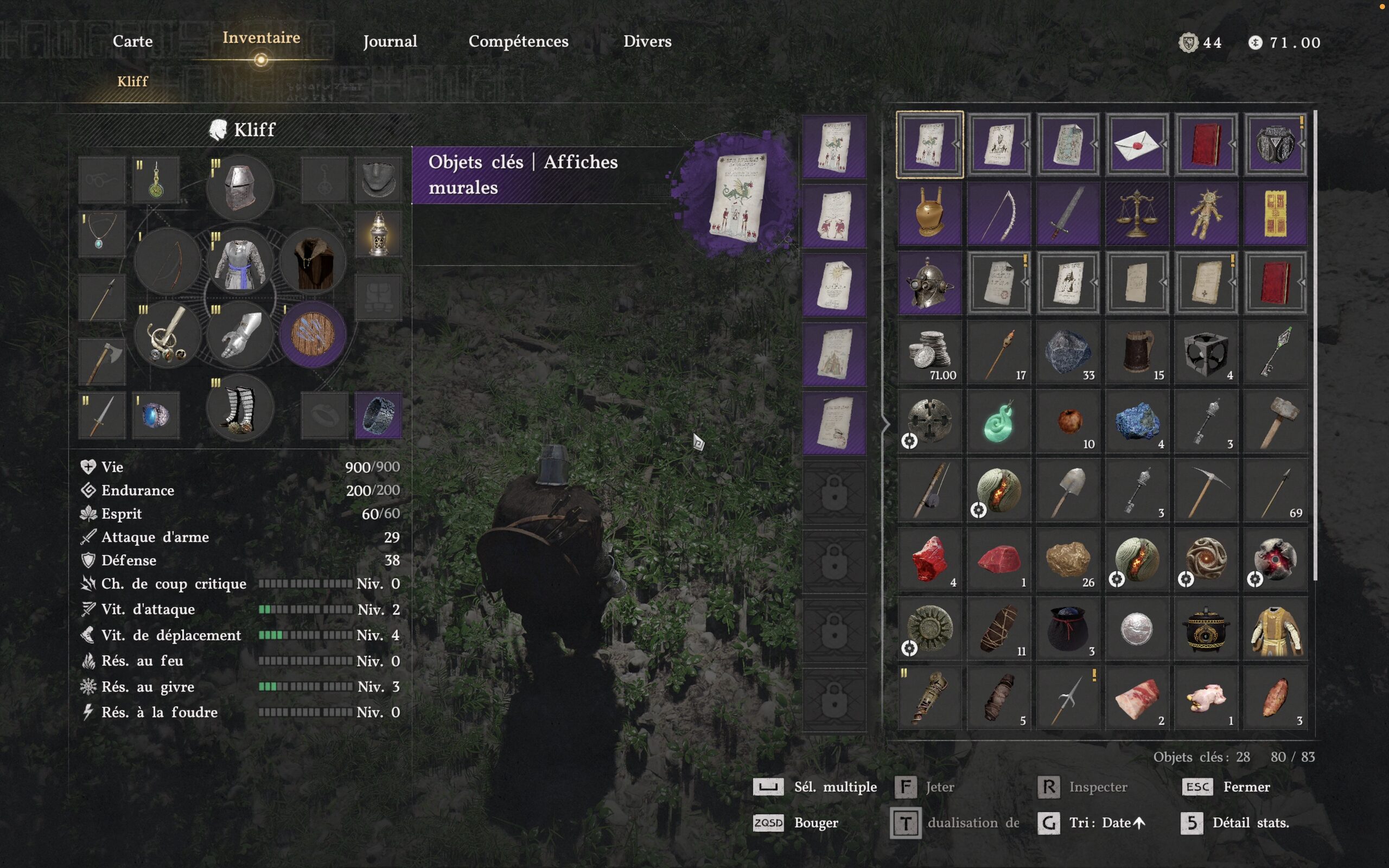1389x868 pixels.
Task: Go to the Divers tab
Action: (x=647, y=41)
